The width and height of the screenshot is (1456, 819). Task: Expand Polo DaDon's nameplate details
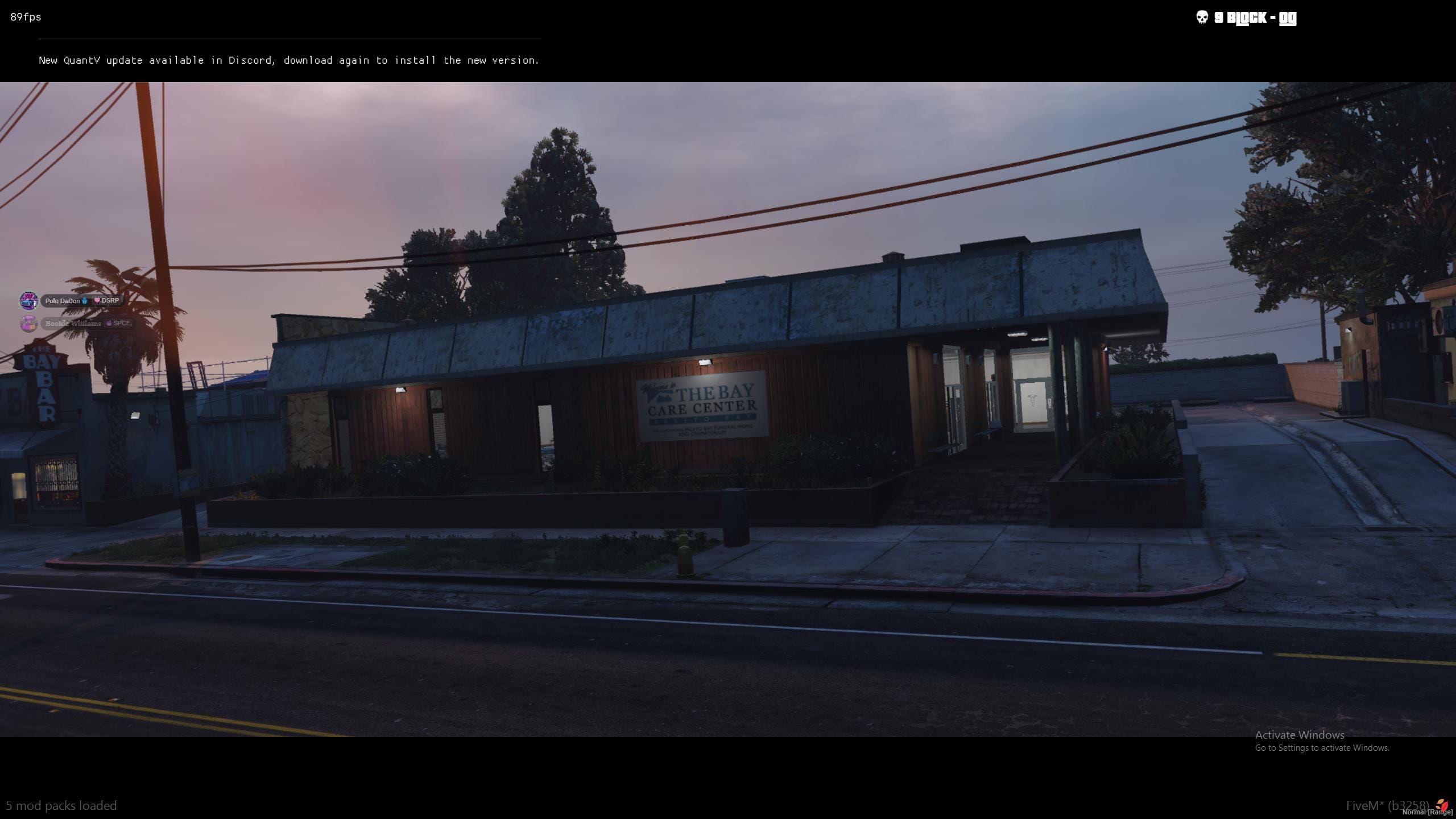click(64, 300)
